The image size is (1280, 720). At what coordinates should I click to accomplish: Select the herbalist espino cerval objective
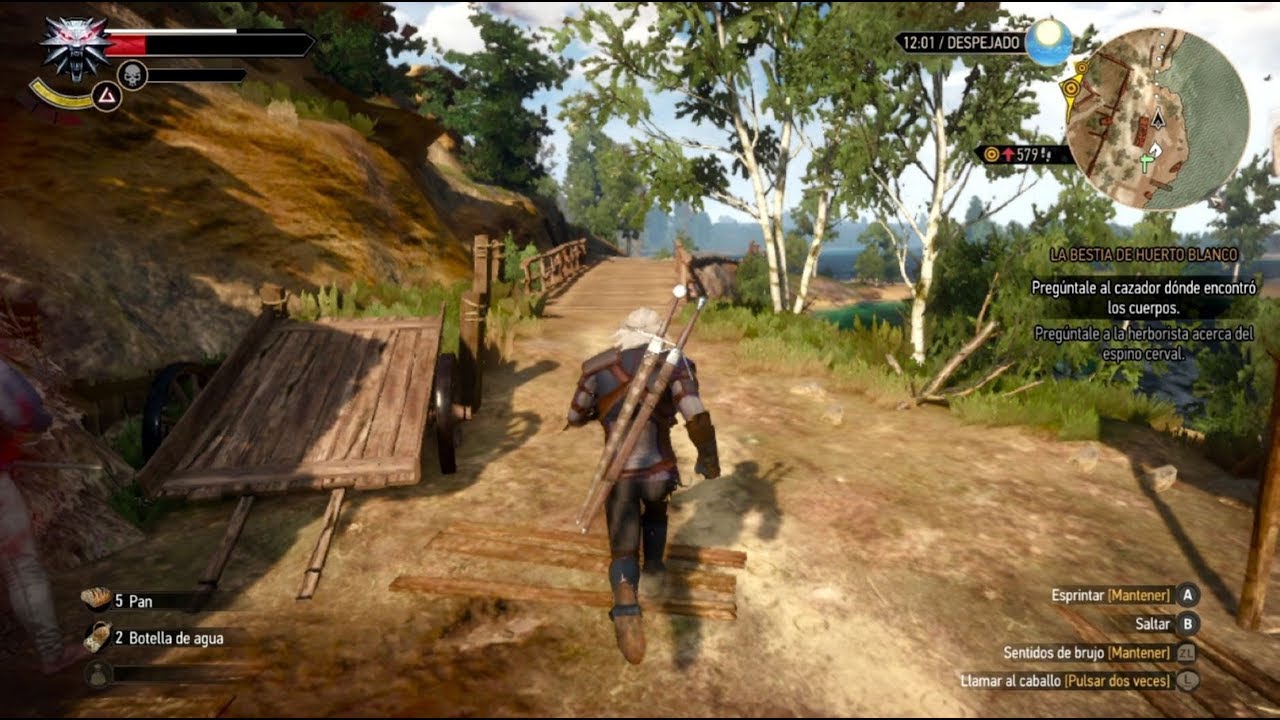click(1143, 343)
